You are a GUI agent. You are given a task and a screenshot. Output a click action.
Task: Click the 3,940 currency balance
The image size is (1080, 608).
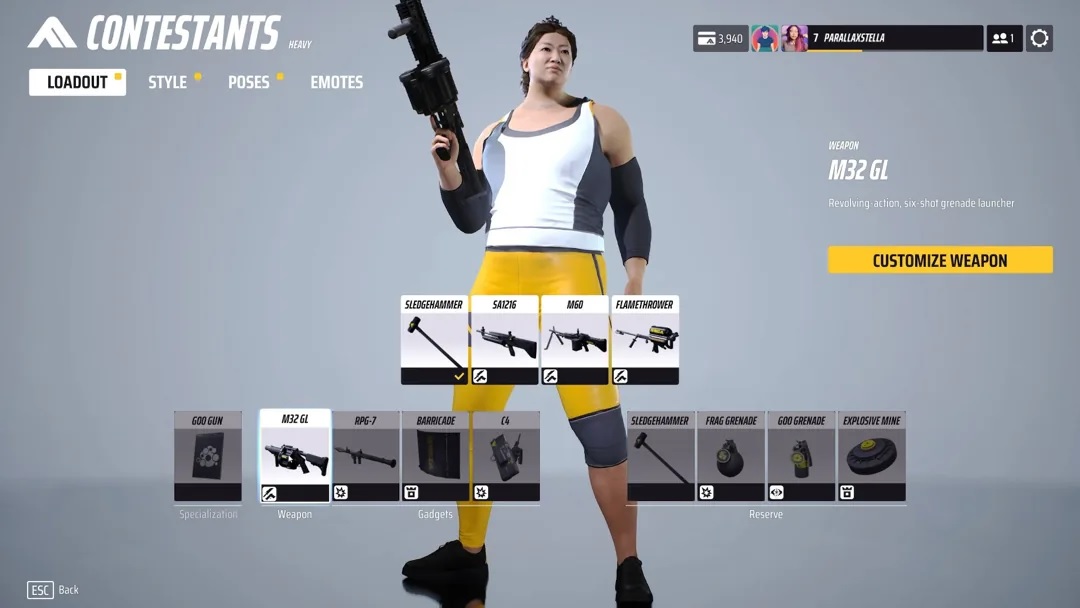[720, 38]
